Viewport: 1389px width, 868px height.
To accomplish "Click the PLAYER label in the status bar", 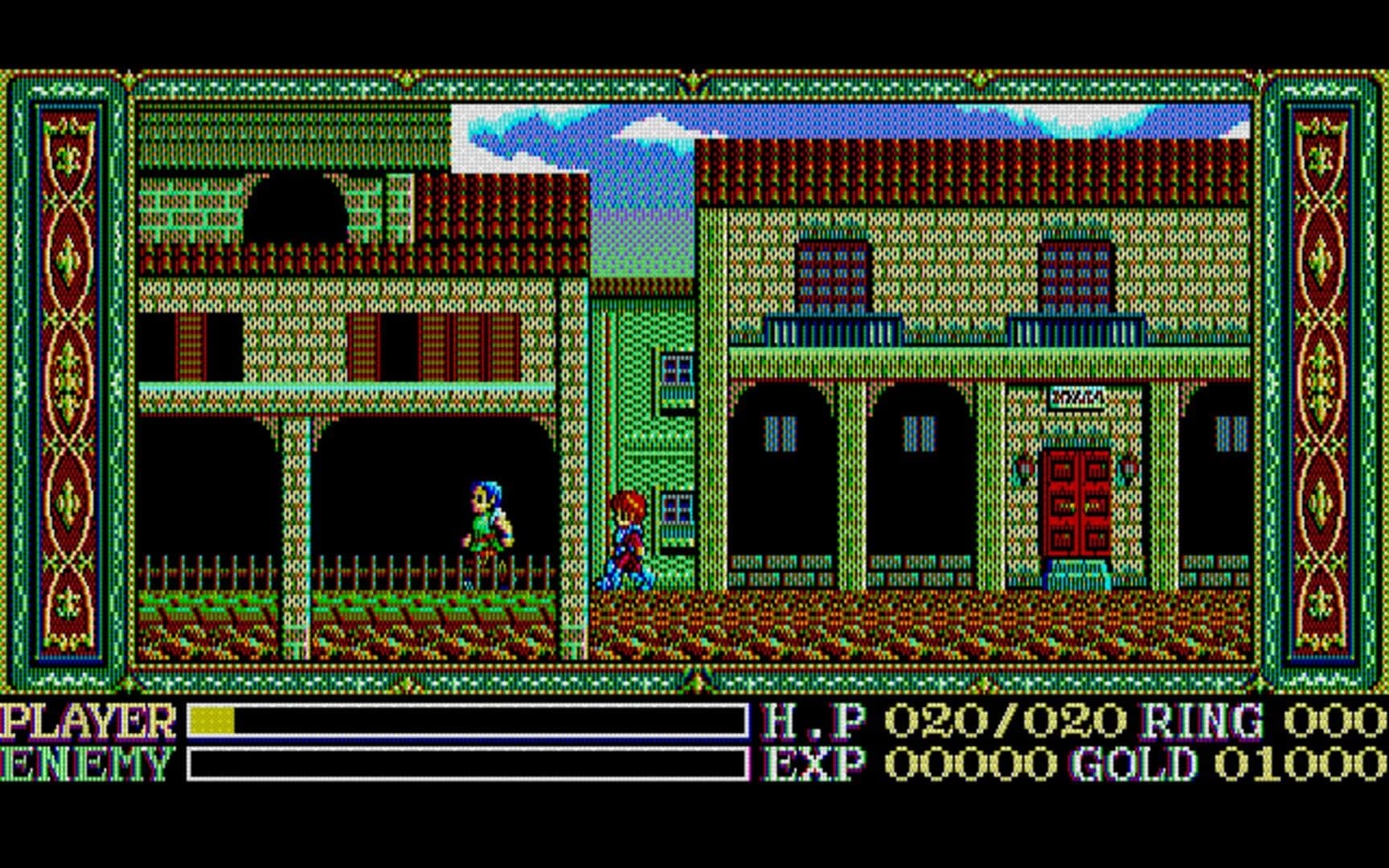I will [x=88, y=722].
